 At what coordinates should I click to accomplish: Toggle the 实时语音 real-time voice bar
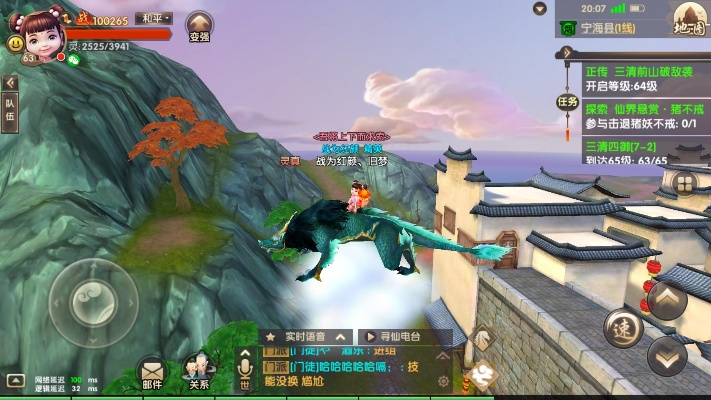pyautogui.click(x=307, y=337)
